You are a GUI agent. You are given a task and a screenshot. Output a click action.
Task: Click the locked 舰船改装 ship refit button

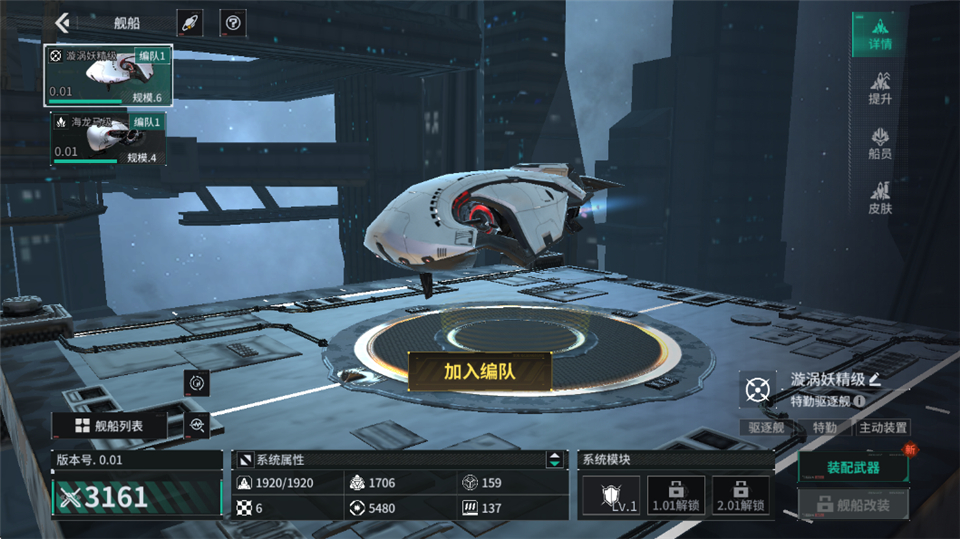[x=852, y=505]
